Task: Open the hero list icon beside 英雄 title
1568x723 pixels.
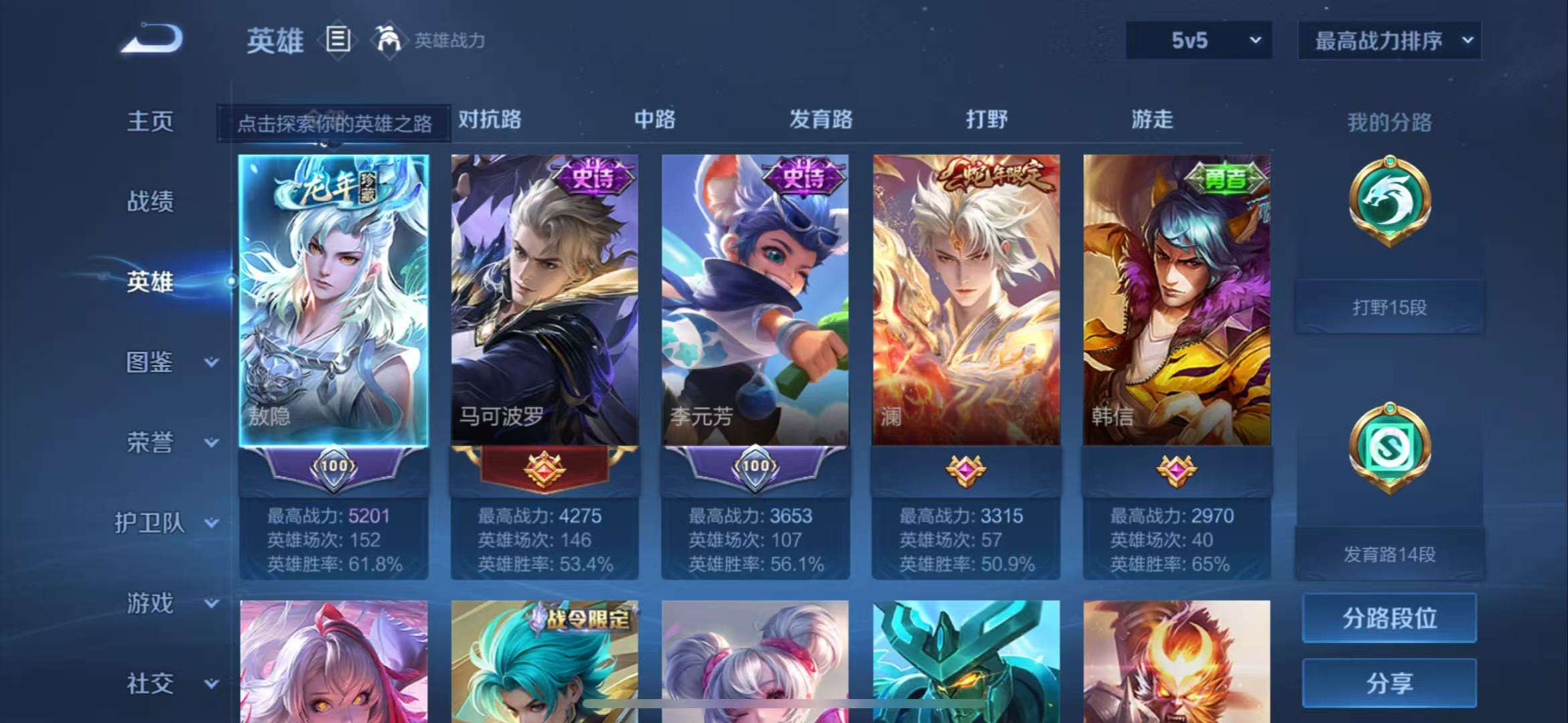Action: [338, 40]
